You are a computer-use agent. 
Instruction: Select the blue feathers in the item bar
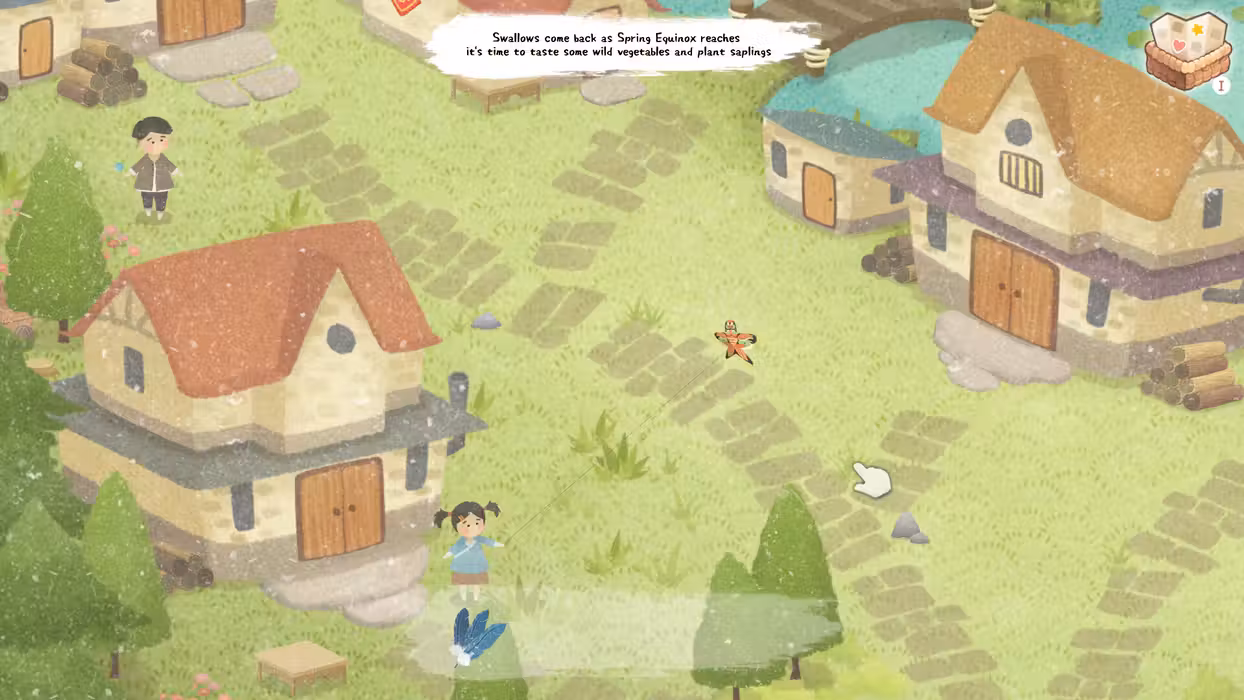click(x=476, y=634)
